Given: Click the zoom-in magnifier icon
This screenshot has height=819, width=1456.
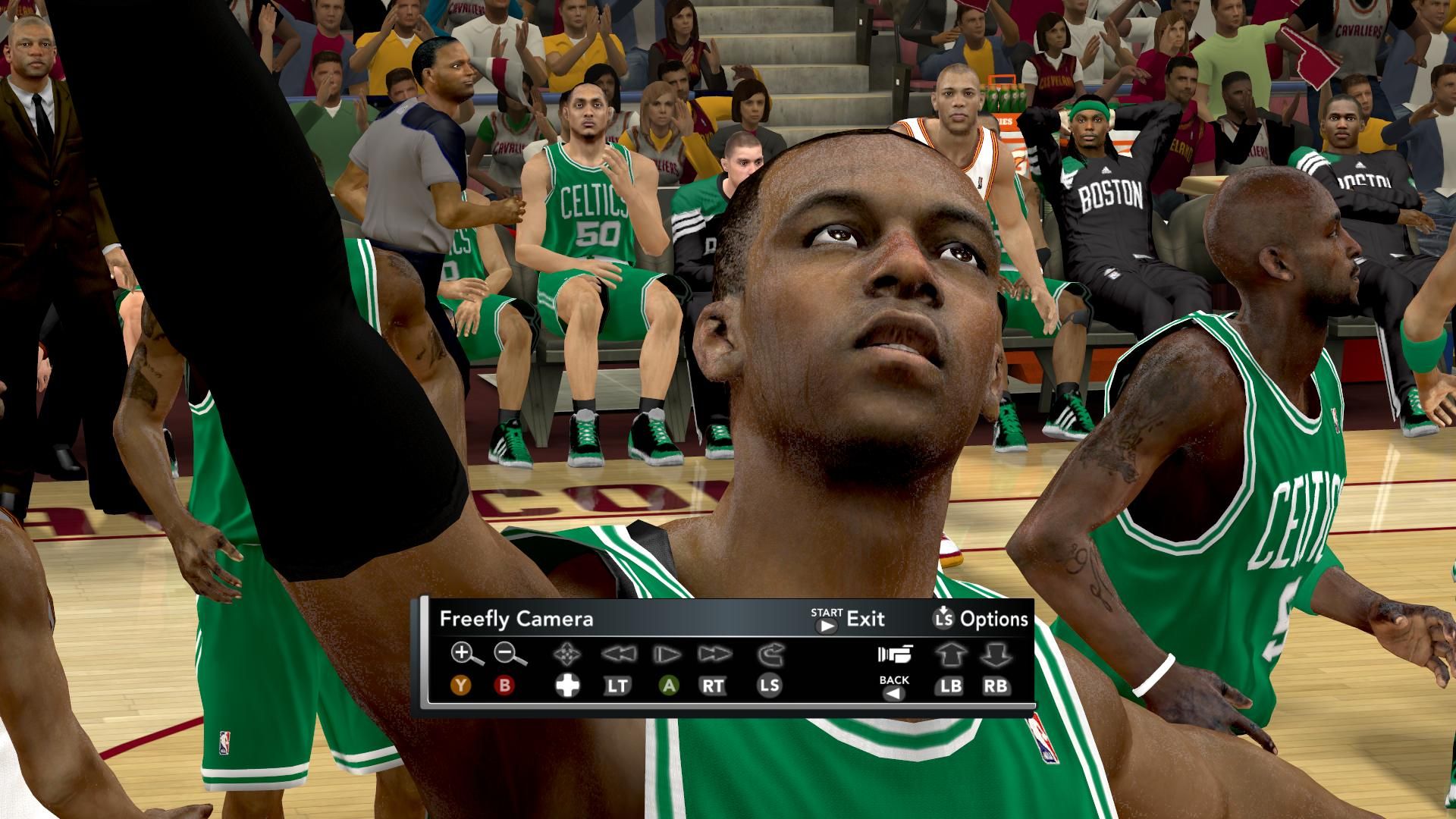Looking at the screenshot, I should click(464, 654).
